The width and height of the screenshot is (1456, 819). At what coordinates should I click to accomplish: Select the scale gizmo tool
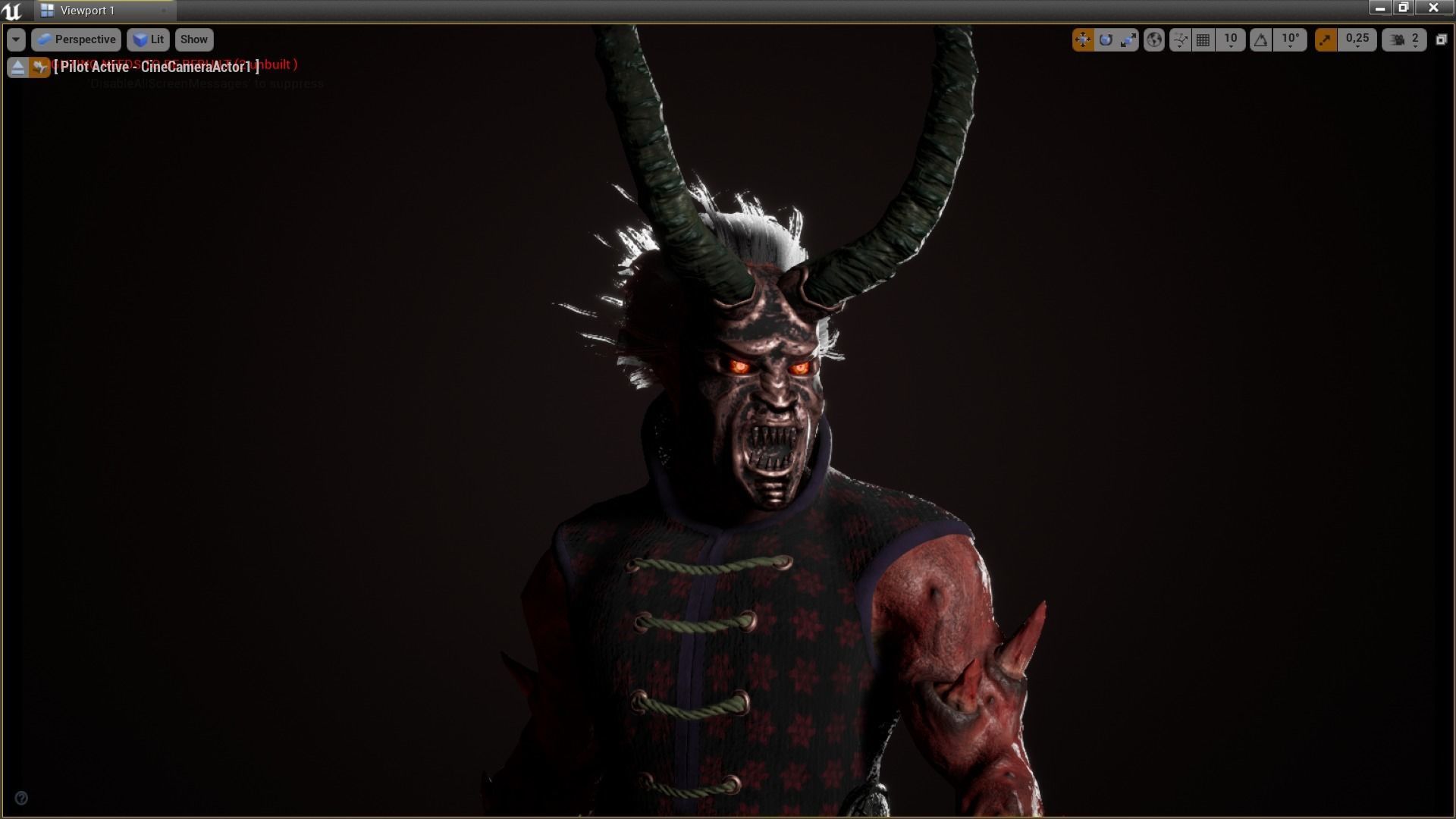[1128, 39]
